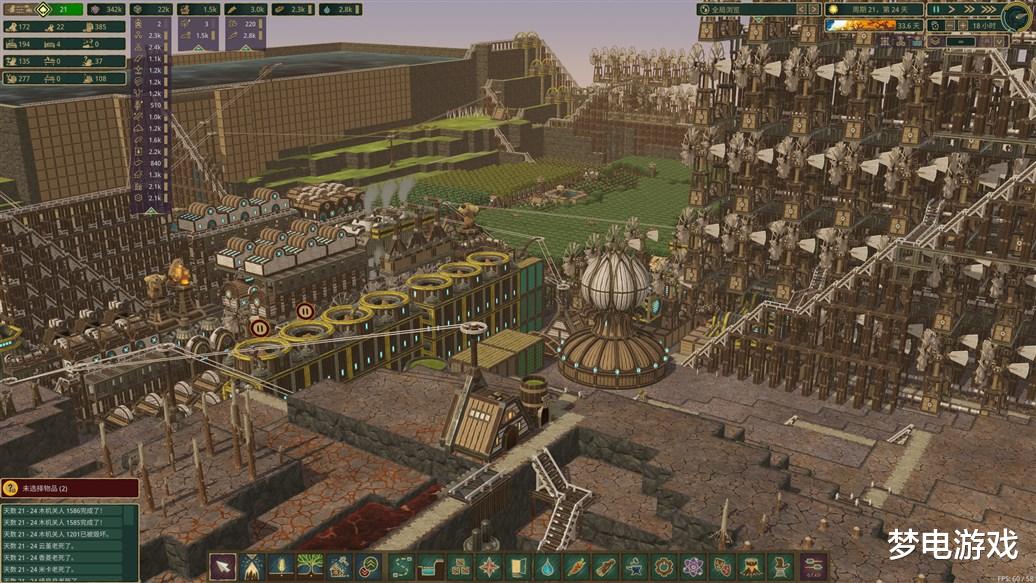Open the paths building category
The height and width of the screenshot is (583, 1036).
(x=402, y=566)
